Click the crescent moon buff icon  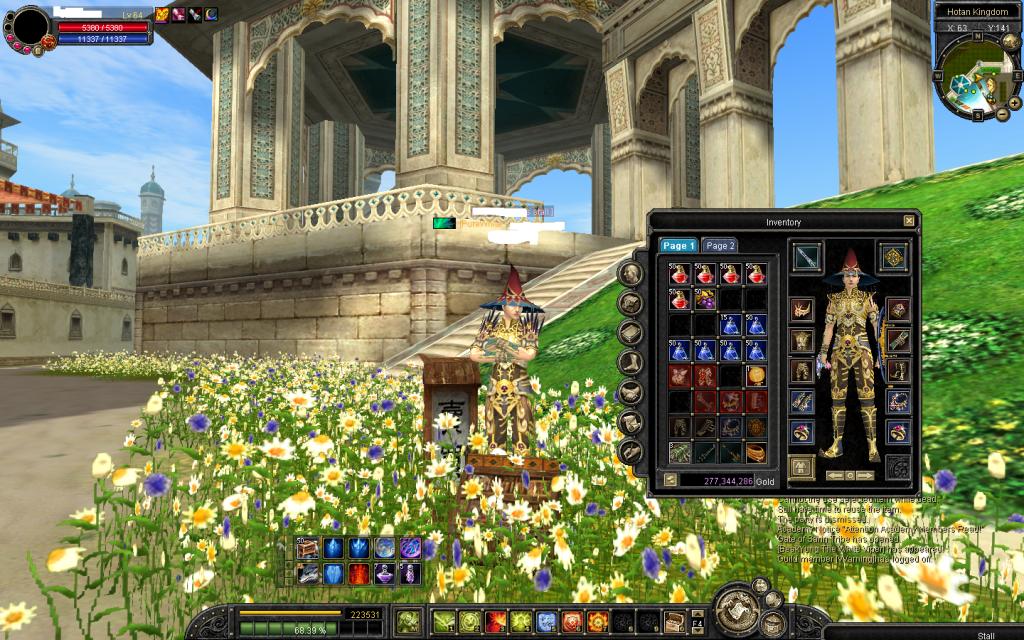(211, 13)
